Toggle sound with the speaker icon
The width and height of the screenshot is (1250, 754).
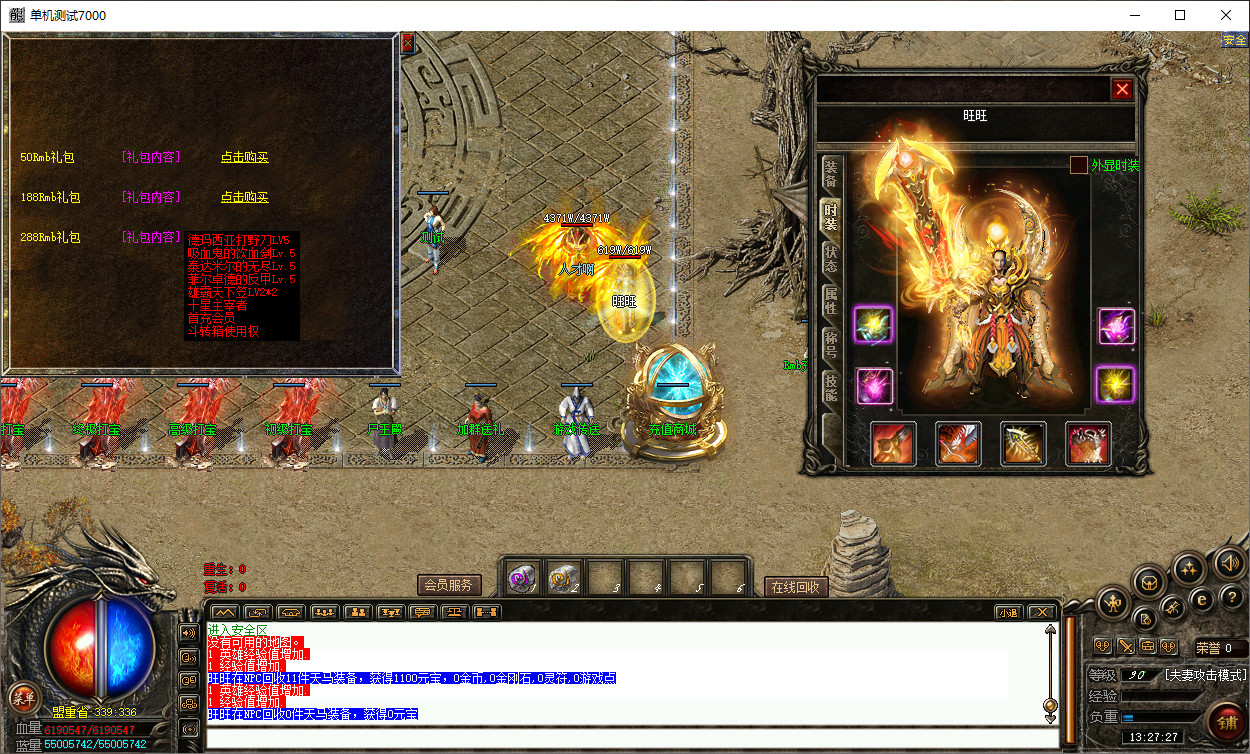pos(1229,564)
